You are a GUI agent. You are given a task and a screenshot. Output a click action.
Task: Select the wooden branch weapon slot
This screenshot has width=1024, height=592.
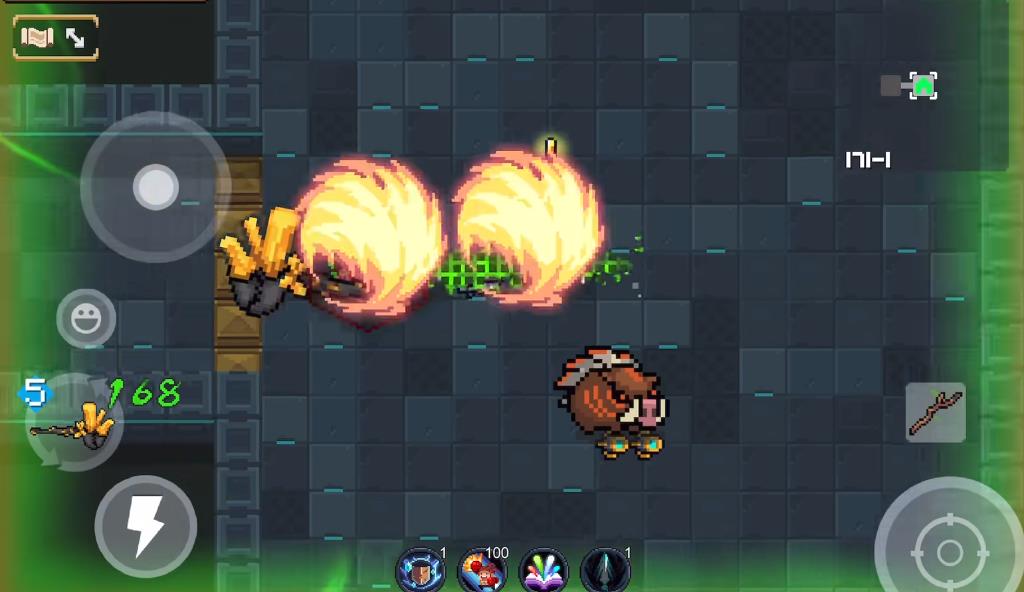[935, 412]
